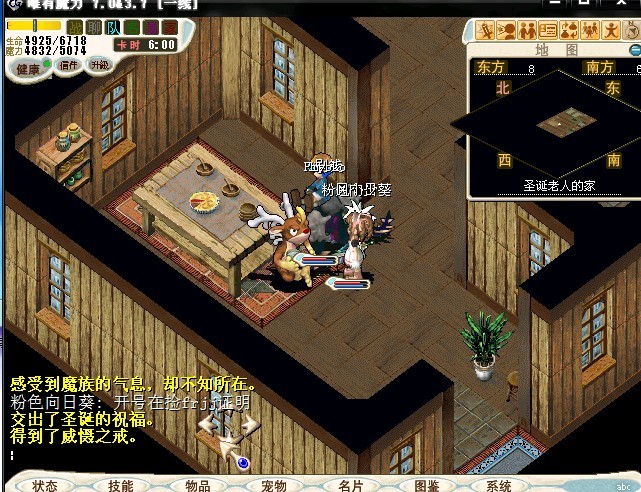
Task: Select the name card exchange action icon
Action: pos(548,31)
